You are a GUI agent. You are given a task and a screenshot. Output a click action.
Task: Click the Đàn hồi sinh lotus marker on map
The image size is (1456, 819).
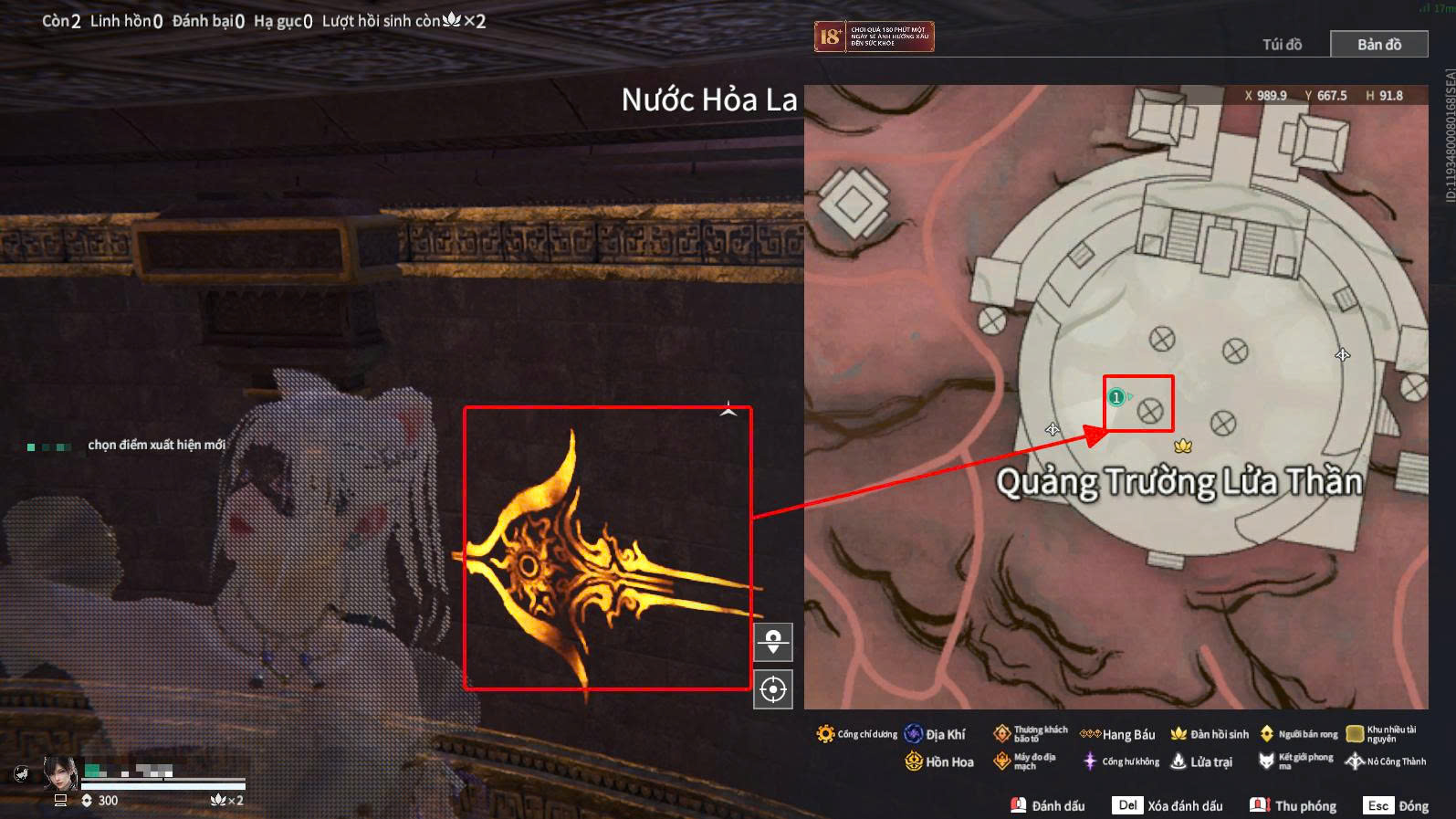tap(1184, 446)
